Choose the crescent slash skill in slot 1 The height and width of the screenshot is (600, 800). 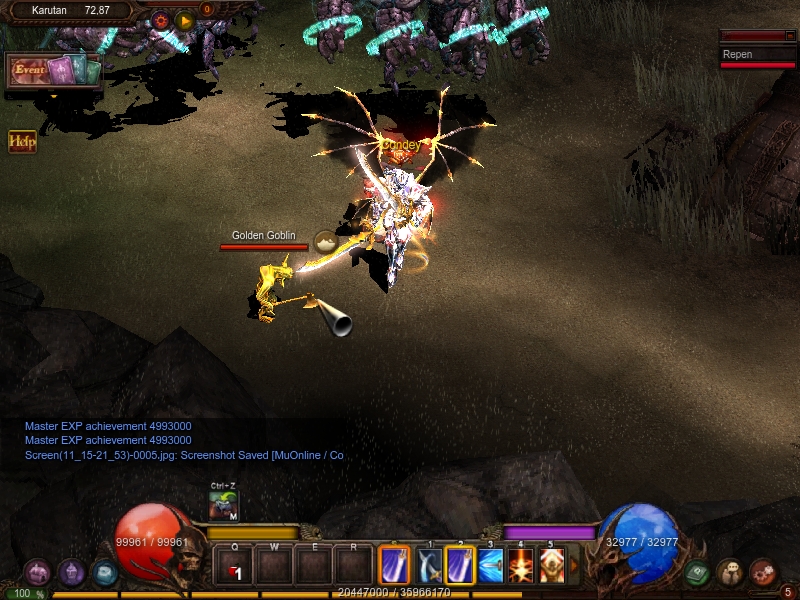point(430,566)
